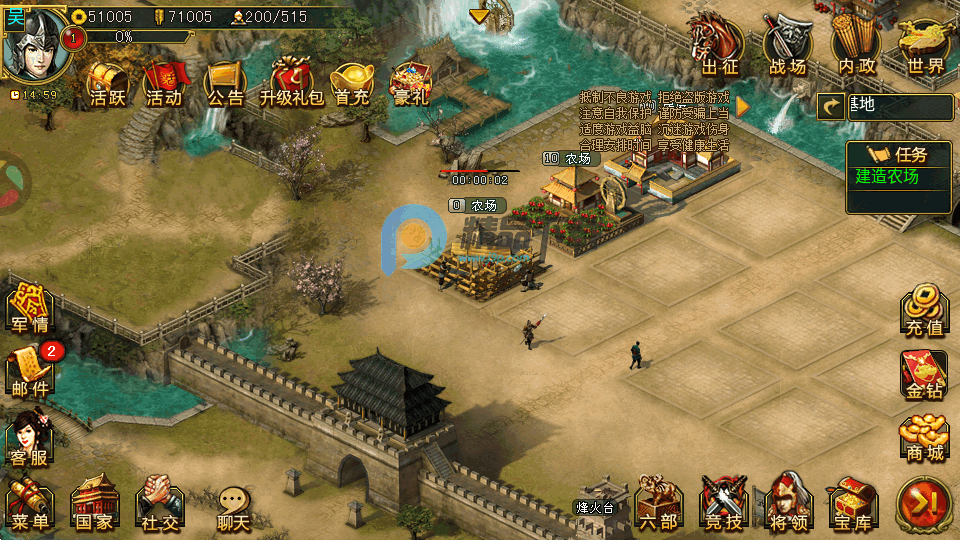Open the 金钻 gold diamond icon

coord(923,374)
